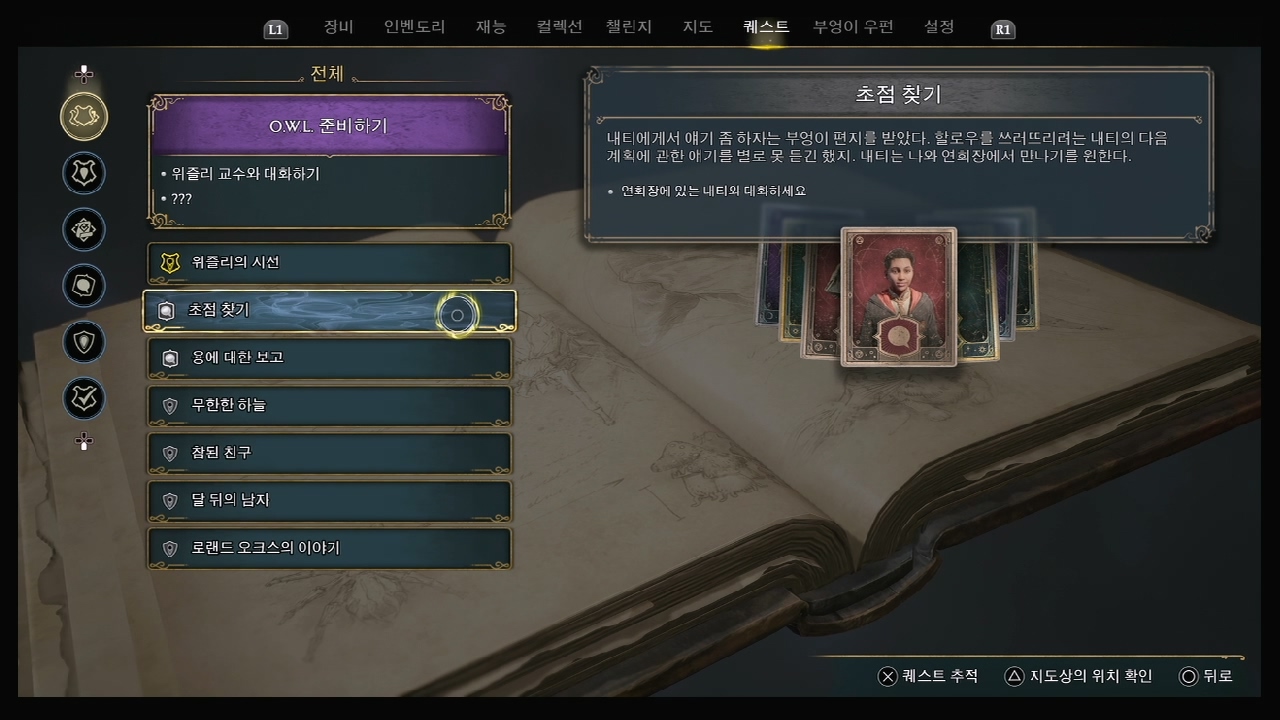Click the plain shield side quests icon
The height and width of the screenshot is (720, 1280).
click(84, 342)
